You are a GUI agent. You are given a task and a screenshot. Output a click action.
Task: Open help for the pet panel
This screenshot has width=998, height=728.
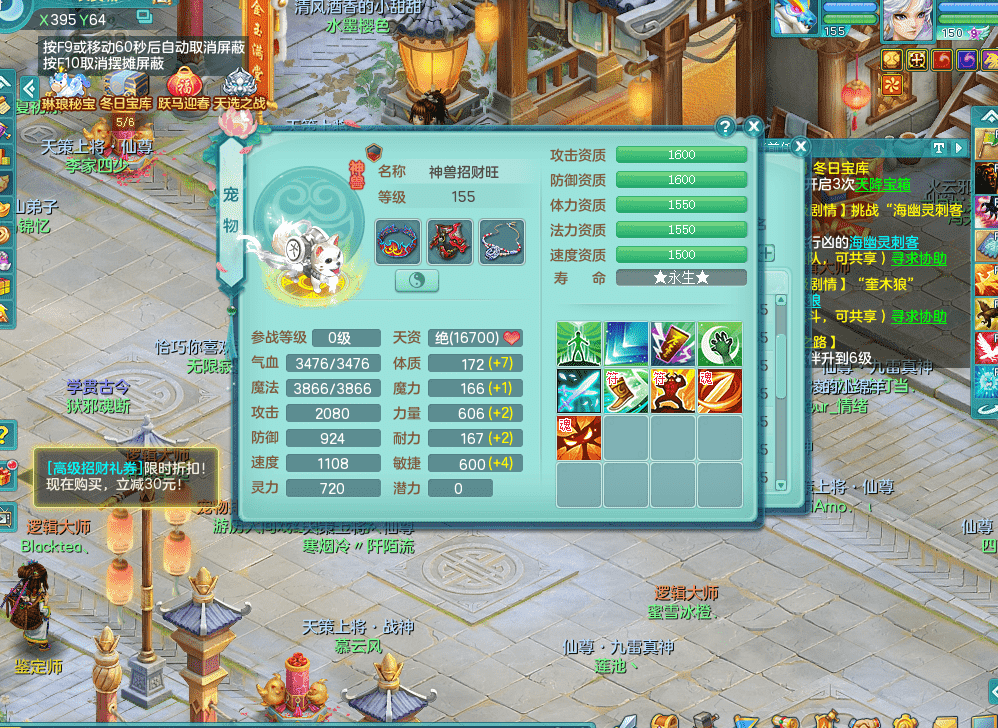[x=726, y=127]
